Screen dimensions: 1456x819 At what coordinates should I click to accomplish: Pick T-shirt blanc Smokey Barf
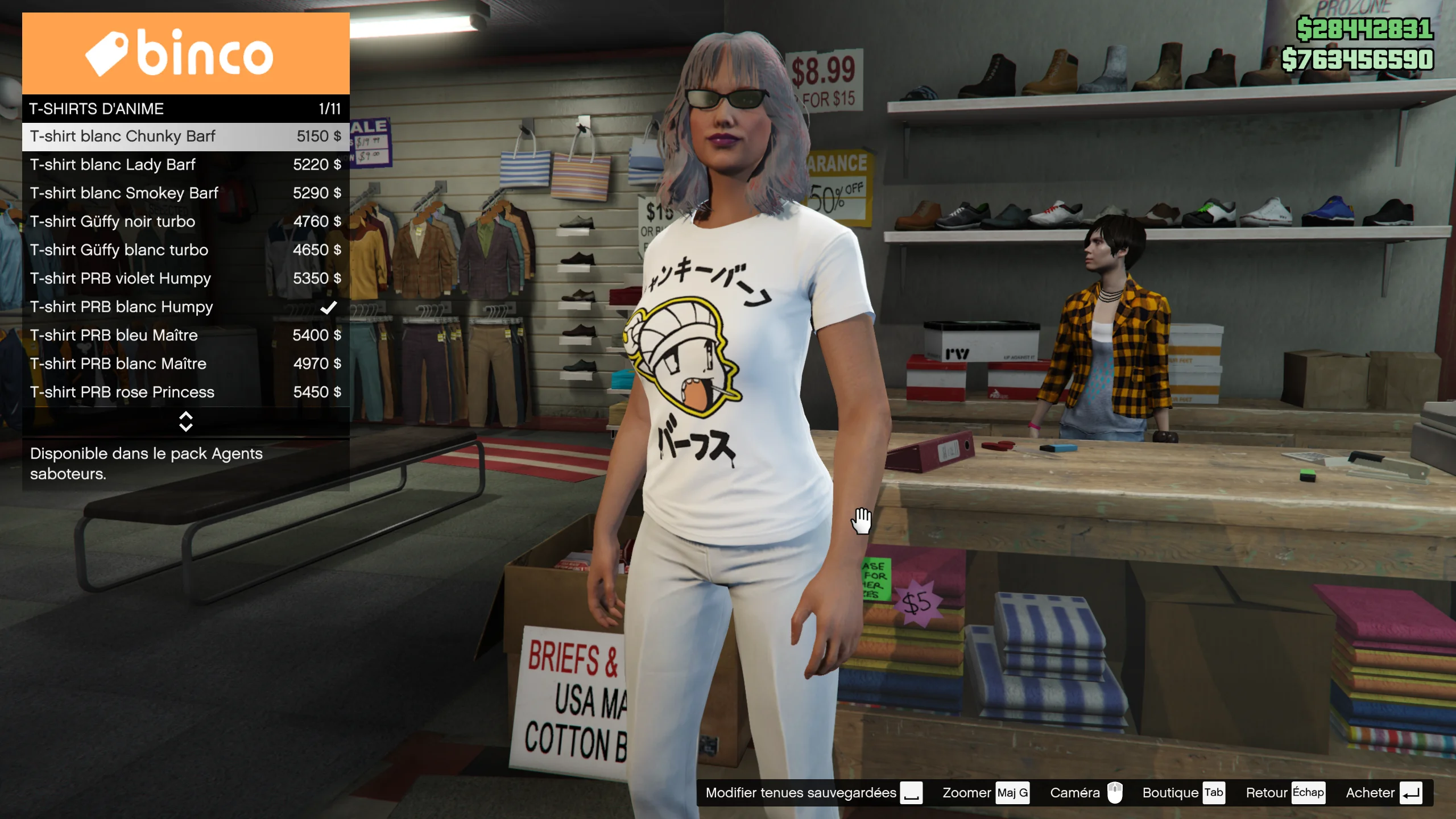coord(185,193)
